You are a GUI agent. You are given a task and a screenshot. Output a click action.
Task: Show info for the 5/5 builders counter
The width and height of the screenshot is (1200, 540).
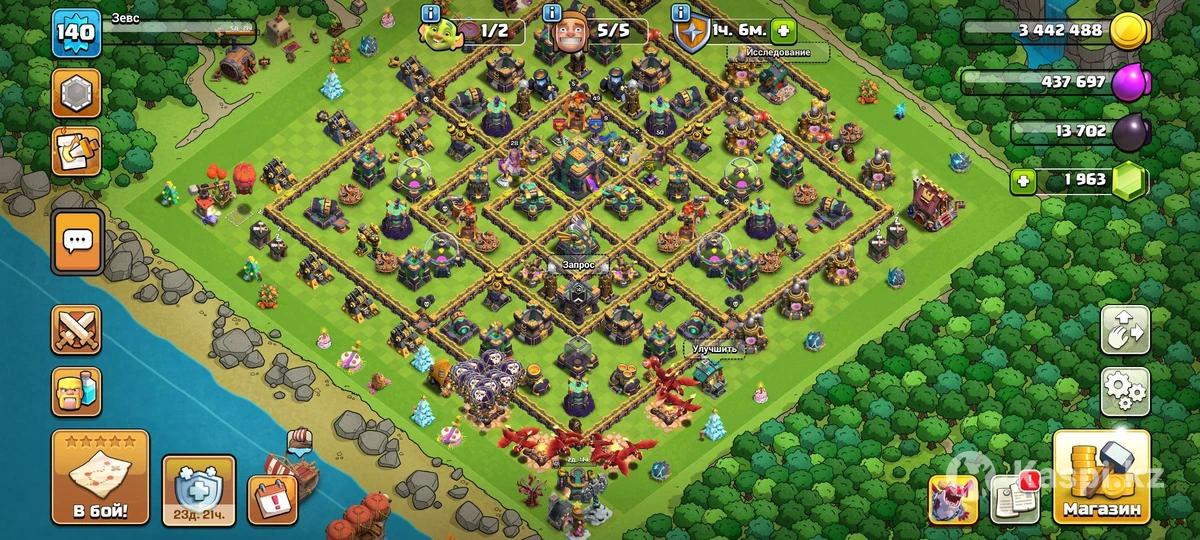(x=552, y=14)
